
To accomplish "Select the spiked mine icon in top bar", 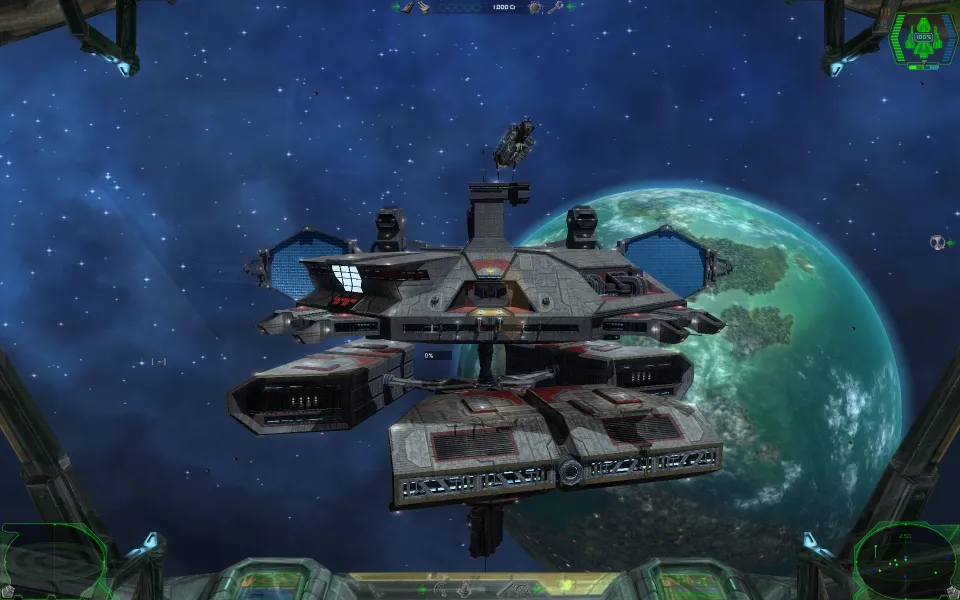I will point(536,7).
